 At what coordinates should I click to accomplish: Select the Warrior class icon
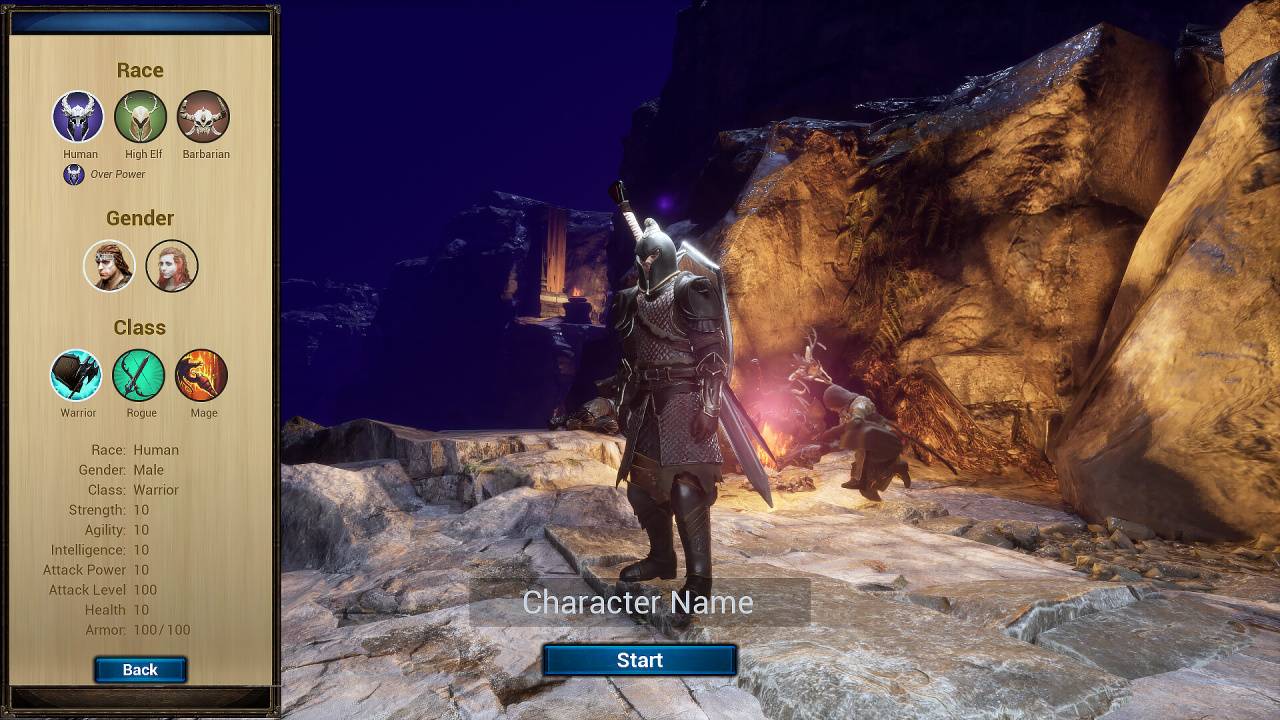(77, 375)
